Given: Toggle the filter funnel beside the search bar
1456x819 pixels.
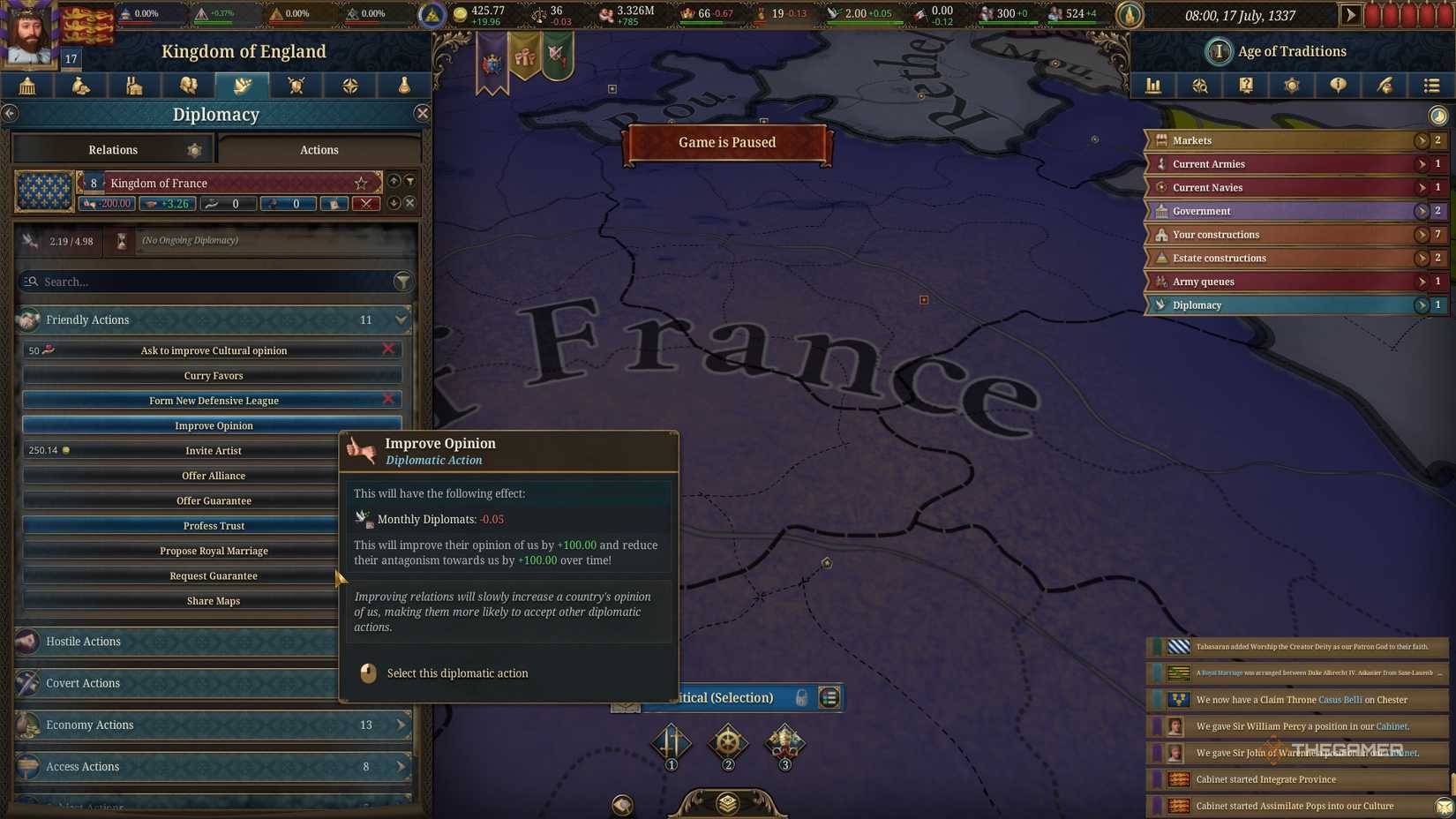Looking at the screenshot, I should coord(404,281).
